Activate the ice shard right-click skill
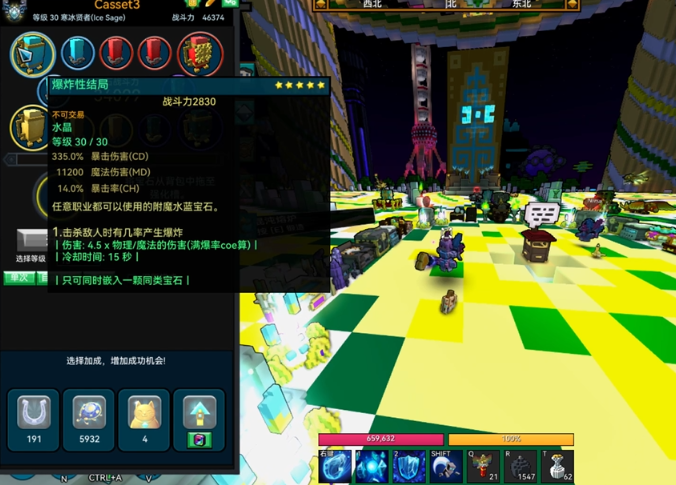The image size is (676, 485). click(x=335, y=466)
